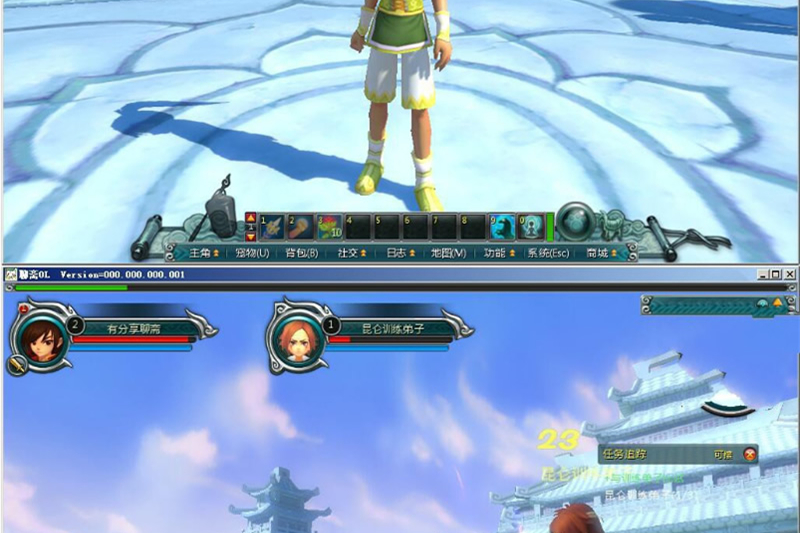Use the sword skill in hotbar slot 1

coord(272,227)
